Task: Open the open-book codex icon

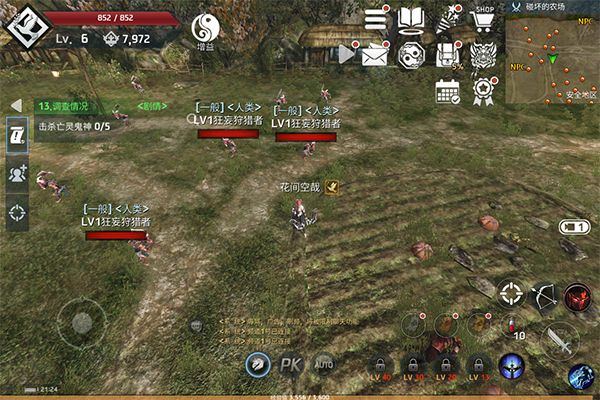Action: [x=412, y=19]
